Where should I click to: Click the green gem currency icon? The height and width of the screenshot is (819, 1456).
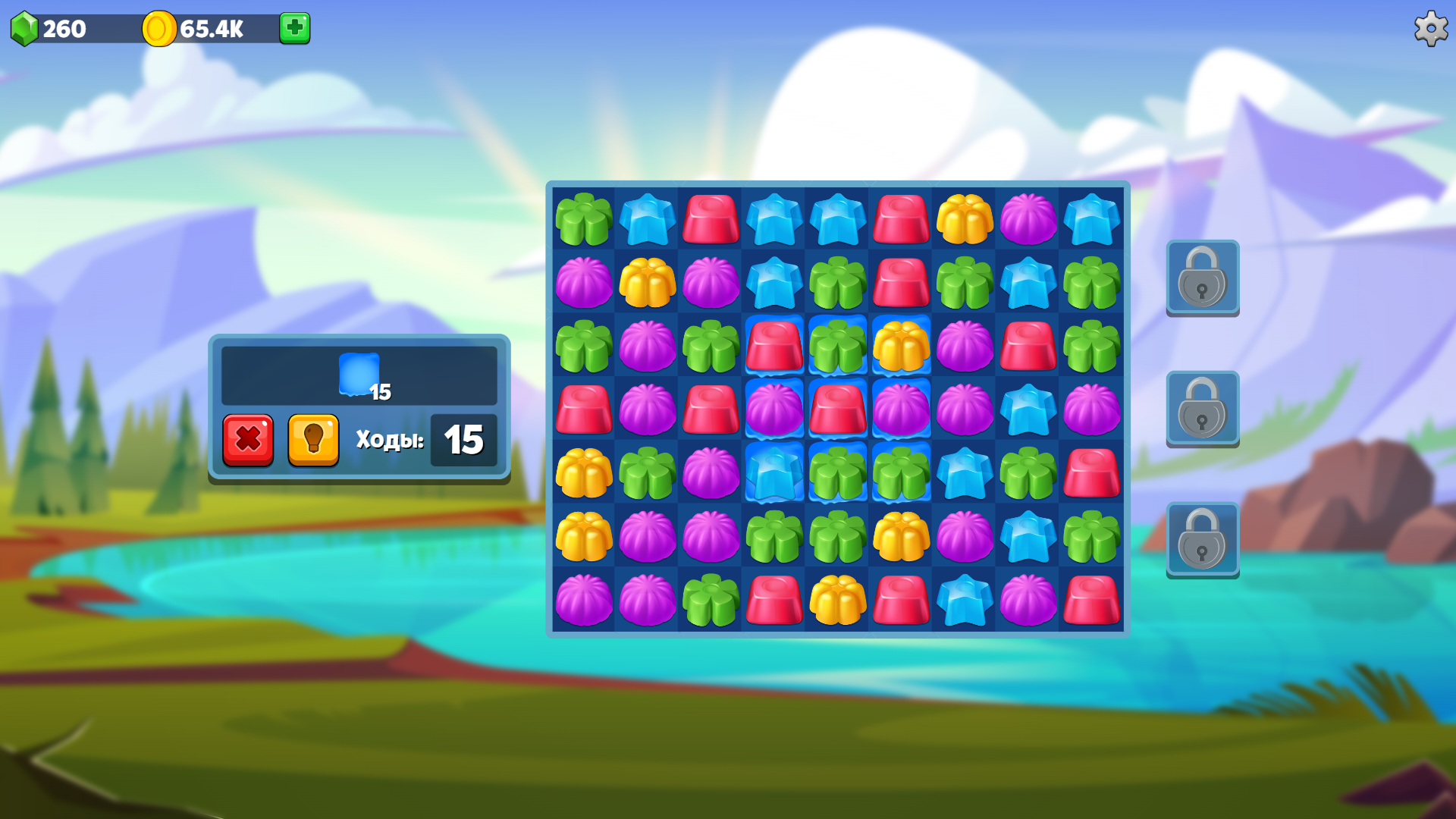click(27, 29)
